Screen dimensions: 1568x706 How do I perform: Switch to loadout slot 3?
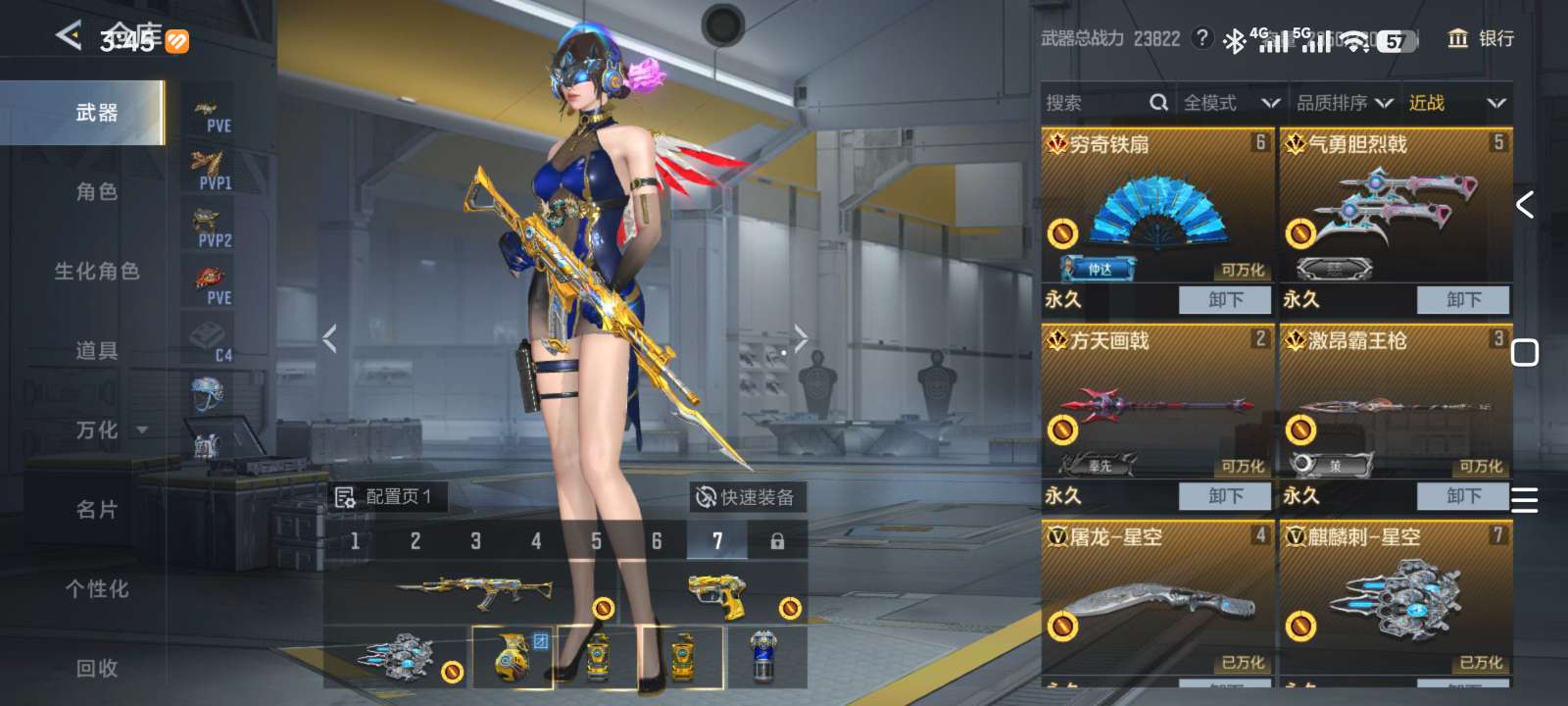click(475, 541)
